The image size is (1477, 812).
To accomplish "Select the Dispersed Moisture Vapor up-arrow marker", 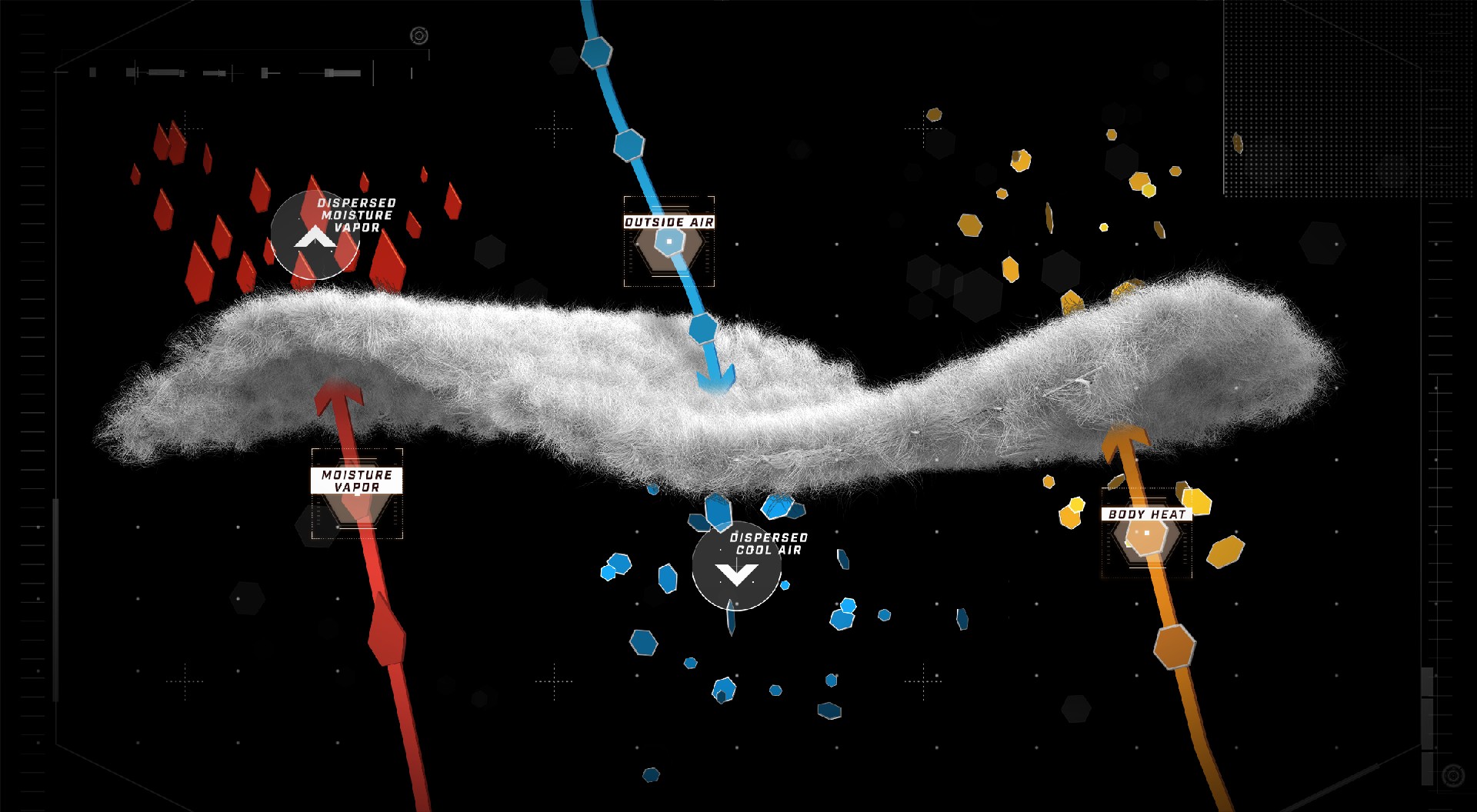I will tap(312, 237).
